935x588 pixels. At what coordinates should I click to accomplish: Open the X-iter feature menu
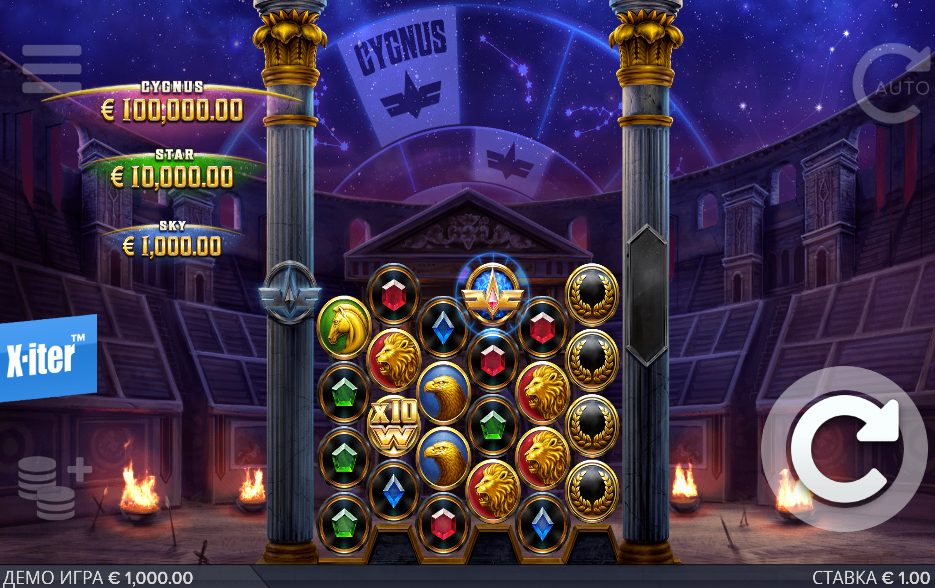(x=47, y=357)
